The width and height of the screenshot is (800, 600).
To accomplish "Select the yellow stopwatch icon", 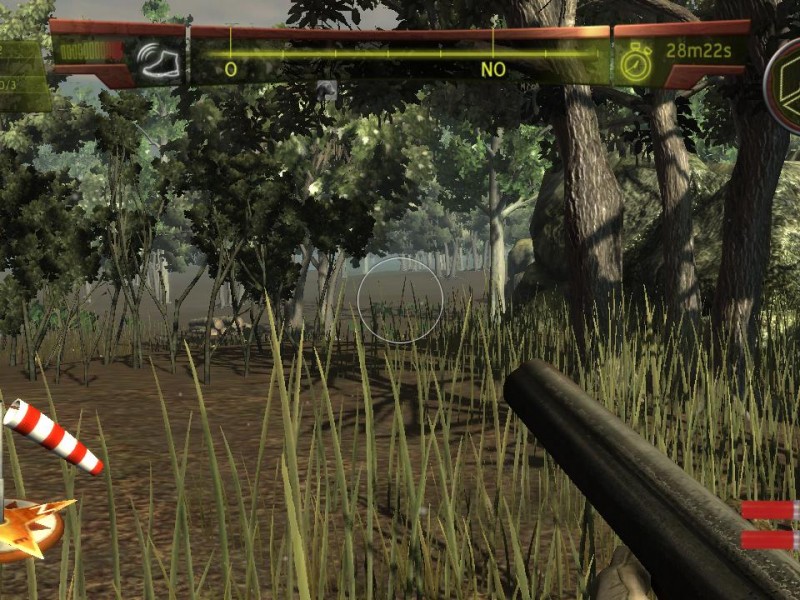I will (635, 62).
